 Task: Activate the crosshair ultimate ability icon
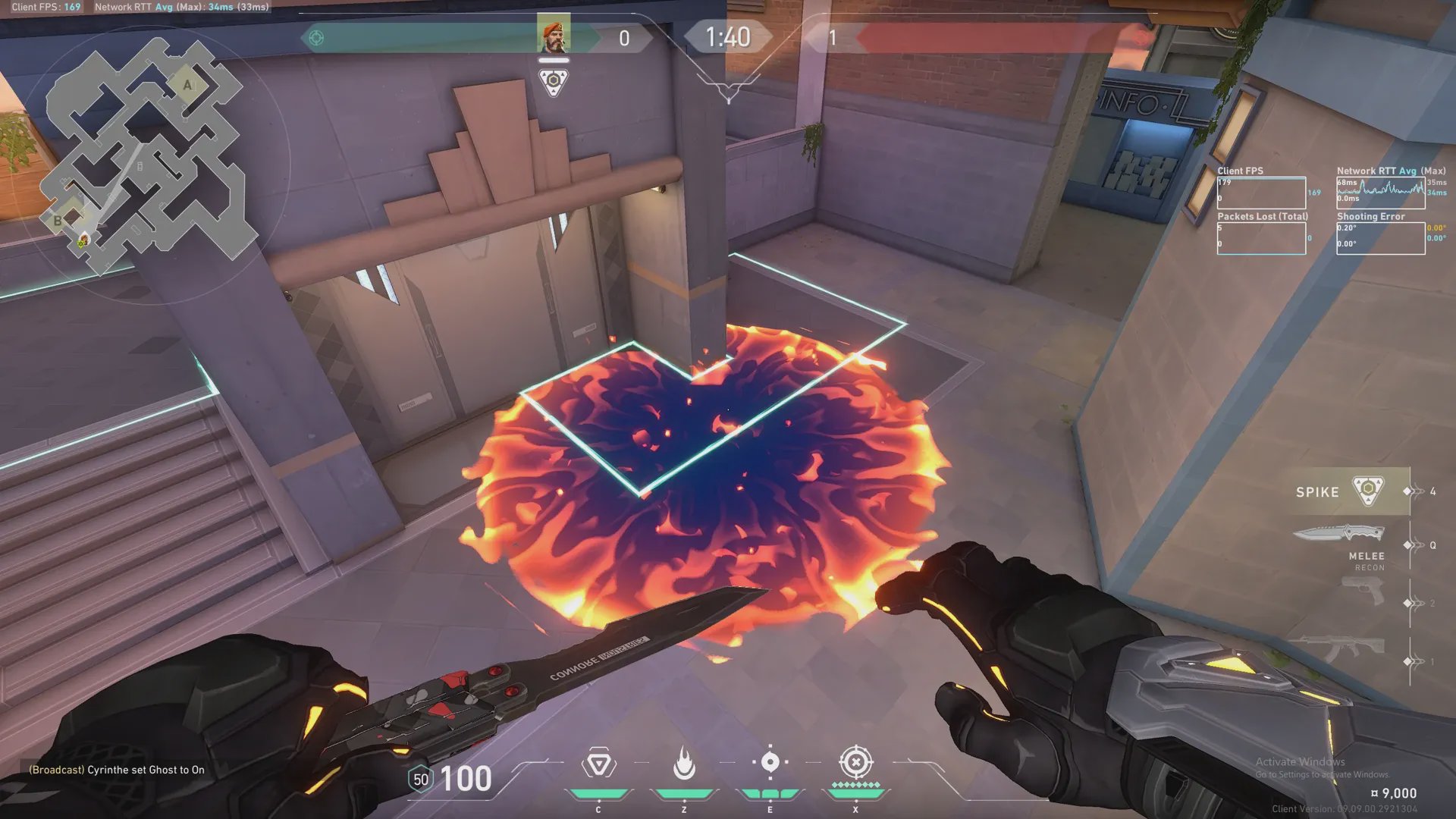[x=856, y=762]
